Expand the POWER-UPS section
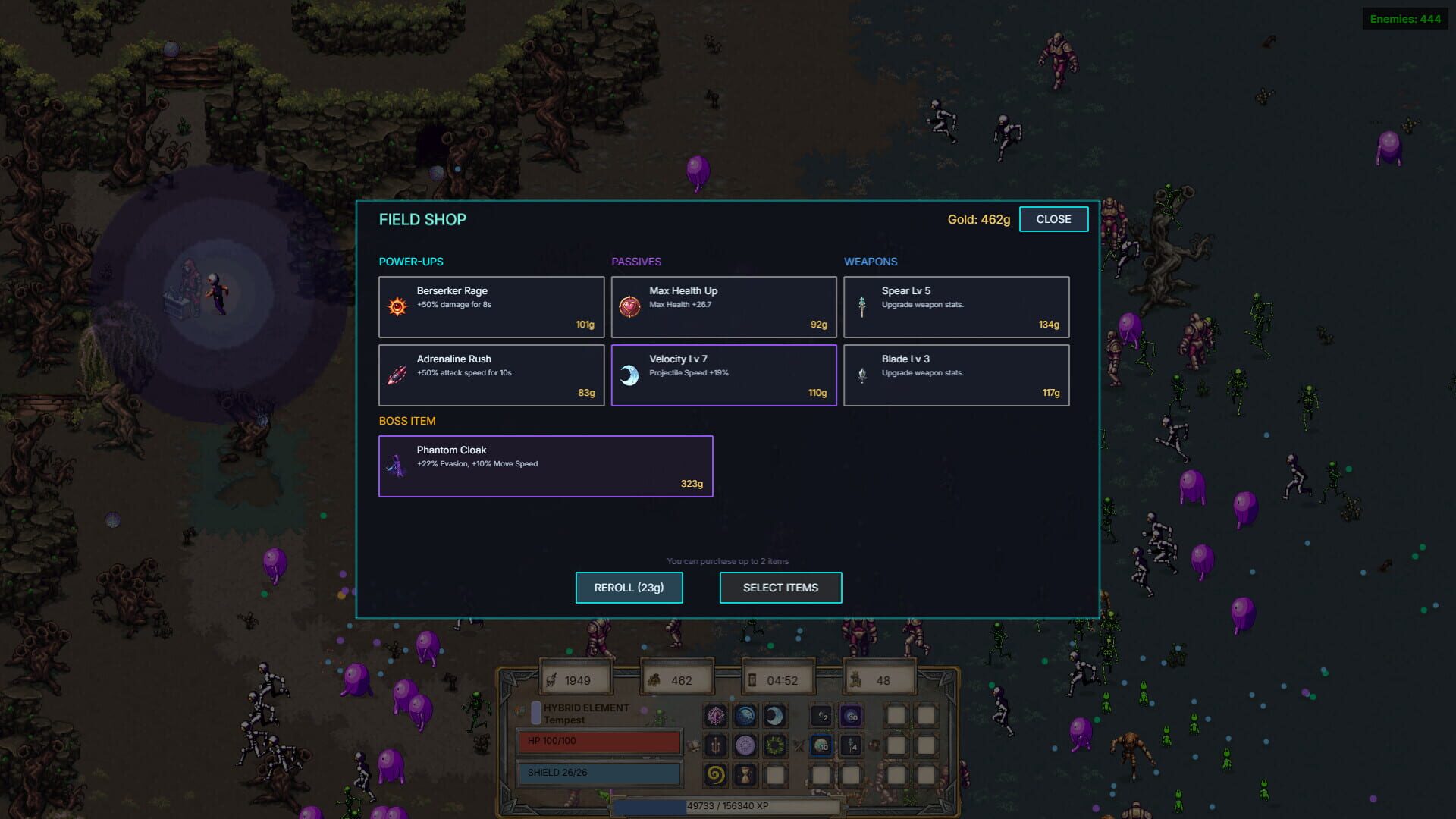Screen dimensions: 1456x819 tap(412, 262)
